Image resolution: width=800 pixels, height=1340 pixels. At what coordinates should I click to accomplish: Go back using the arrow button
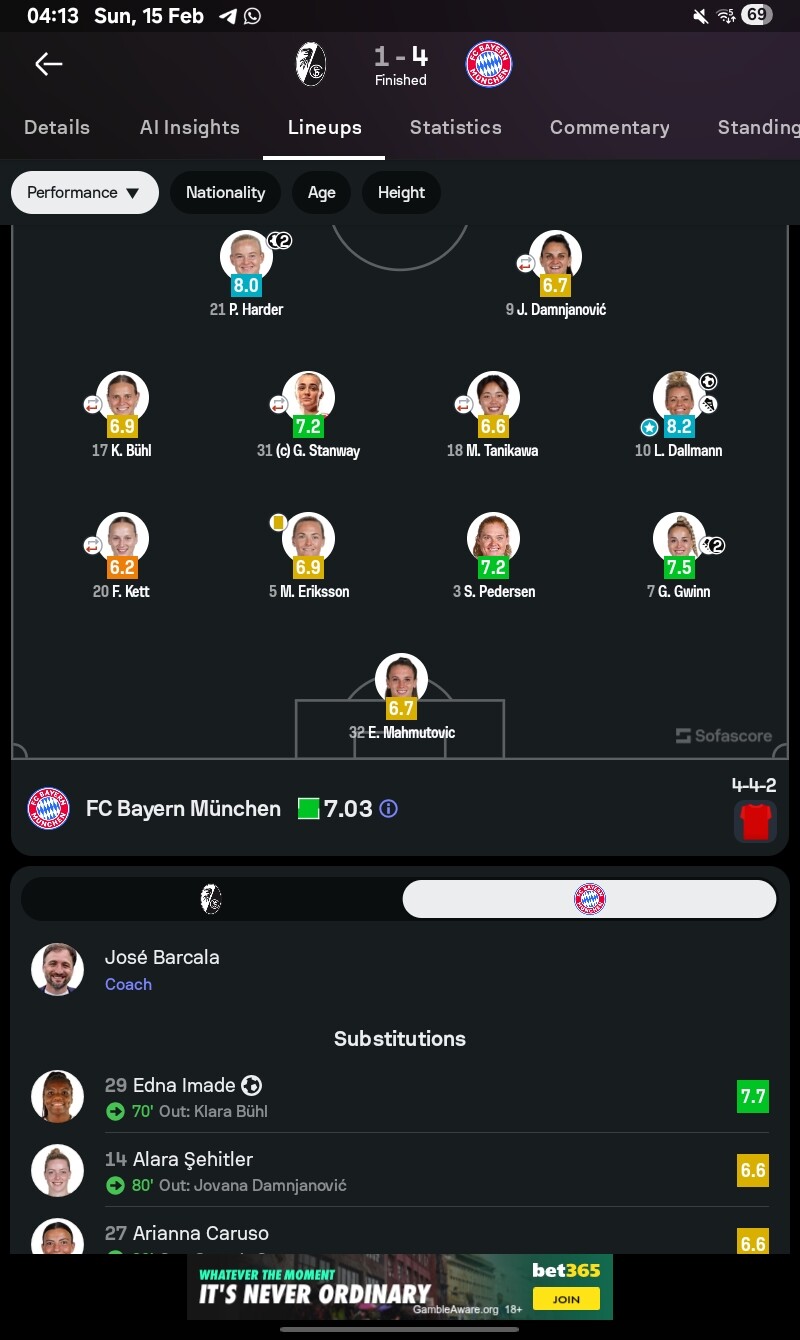[x=48, y=65]
